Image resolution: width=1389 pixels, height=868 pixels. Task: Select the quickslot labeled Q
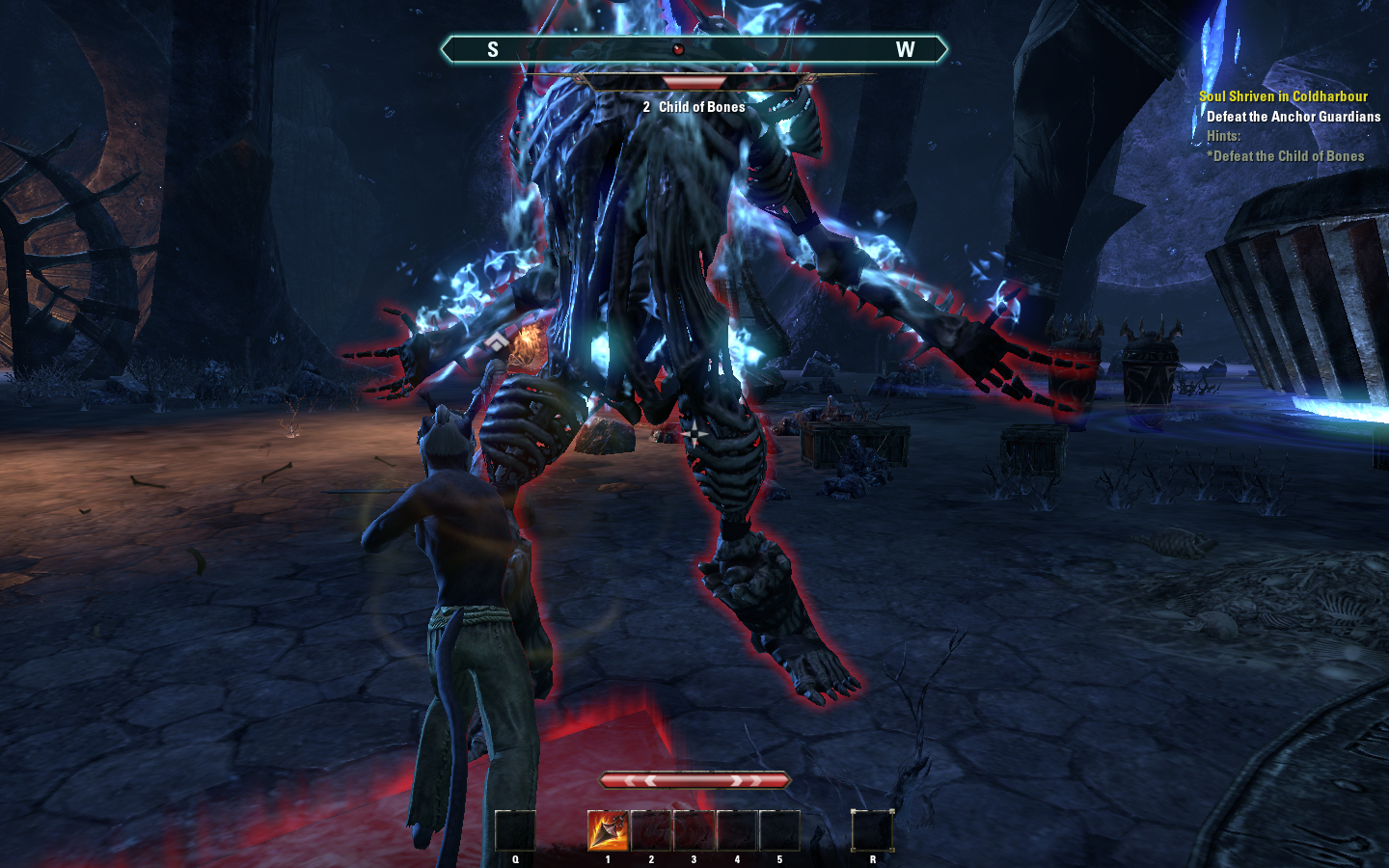pos(515,830)
